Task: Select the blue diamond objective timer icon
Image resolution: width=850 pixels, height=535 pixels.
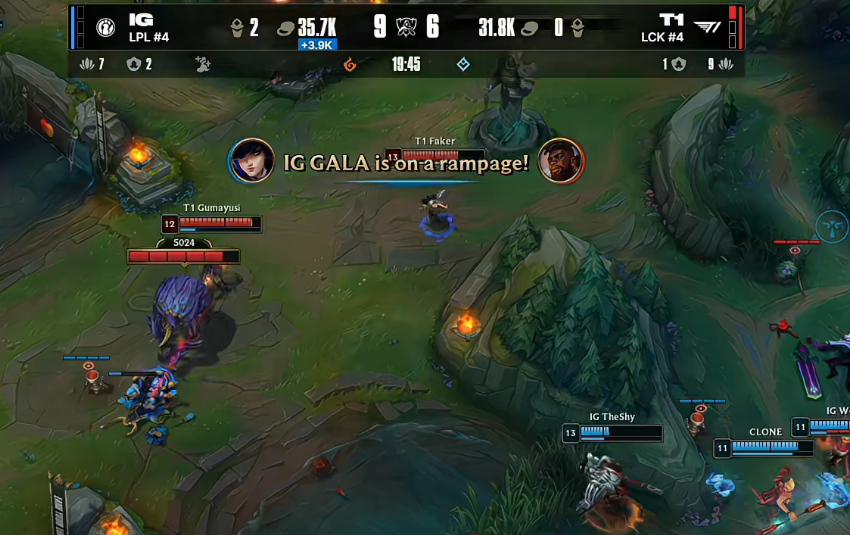Action: [x=463, y=65]
